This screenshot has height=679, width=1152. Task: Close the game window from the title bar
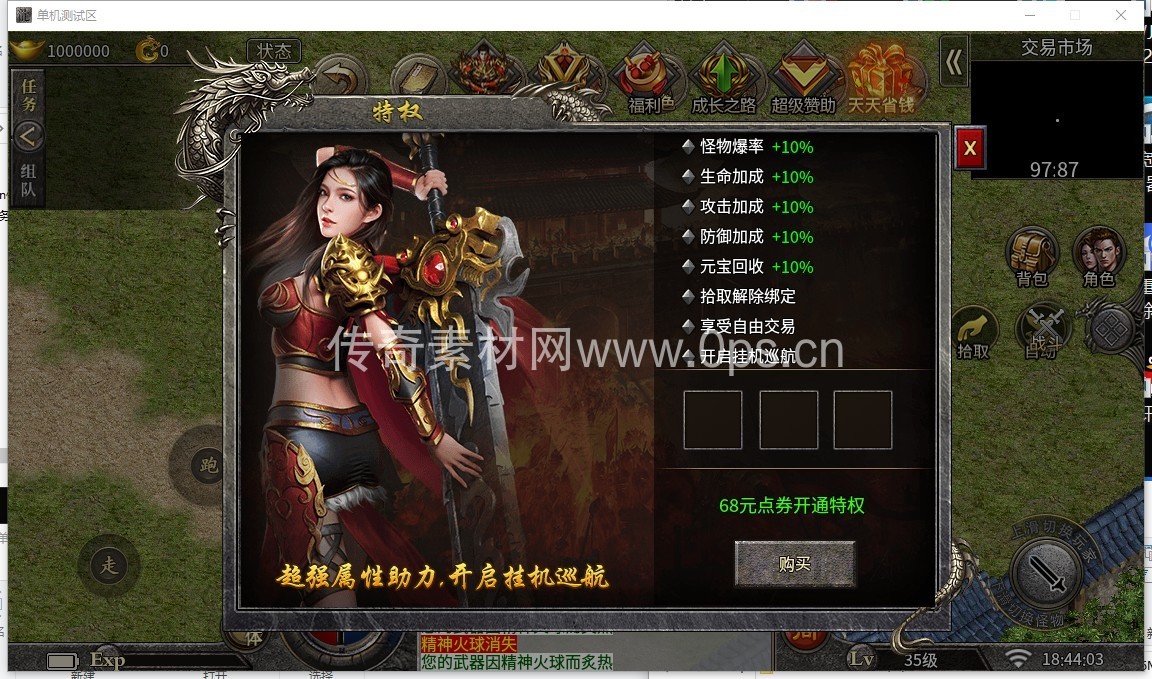tap(1121, 15)
